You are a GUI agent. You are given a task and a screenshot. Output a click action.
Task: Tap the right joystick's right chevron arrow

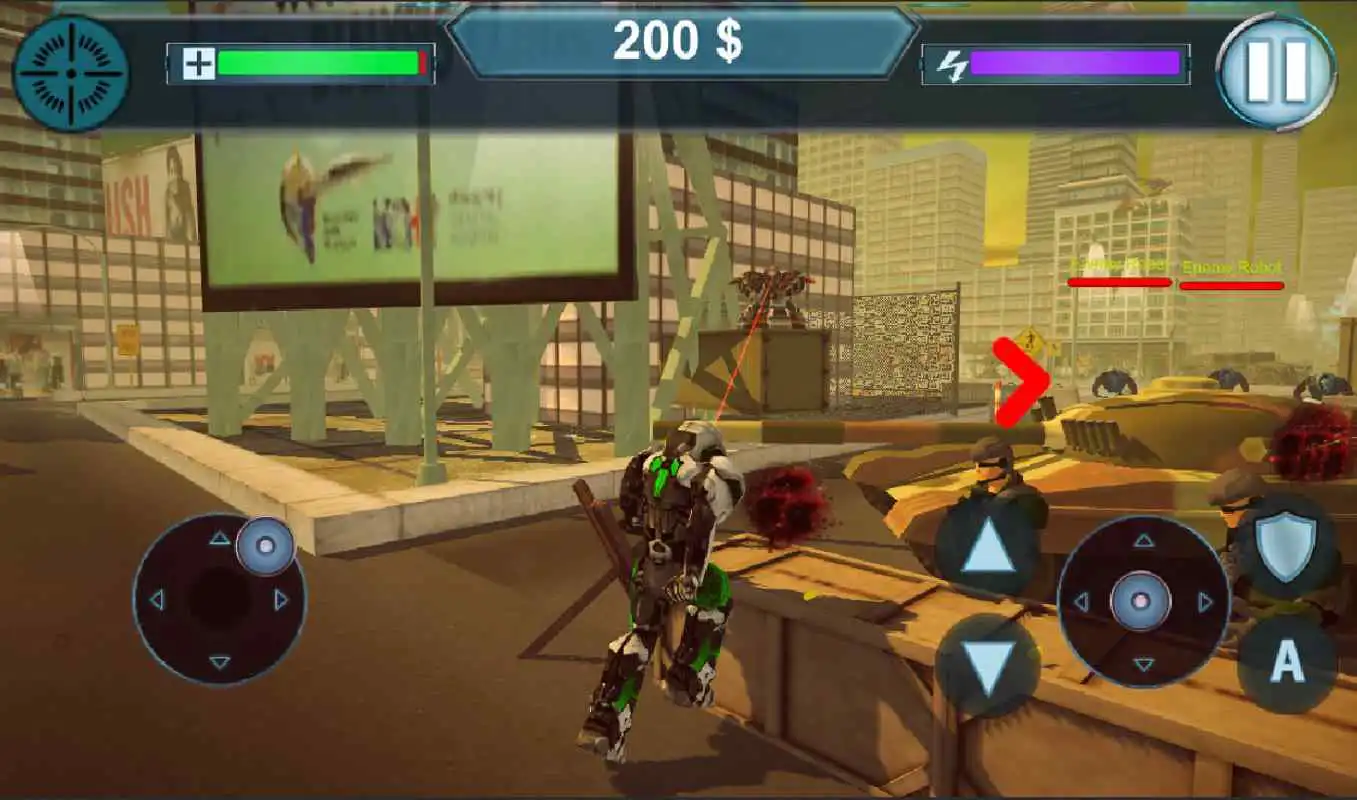pos(1203,603)
